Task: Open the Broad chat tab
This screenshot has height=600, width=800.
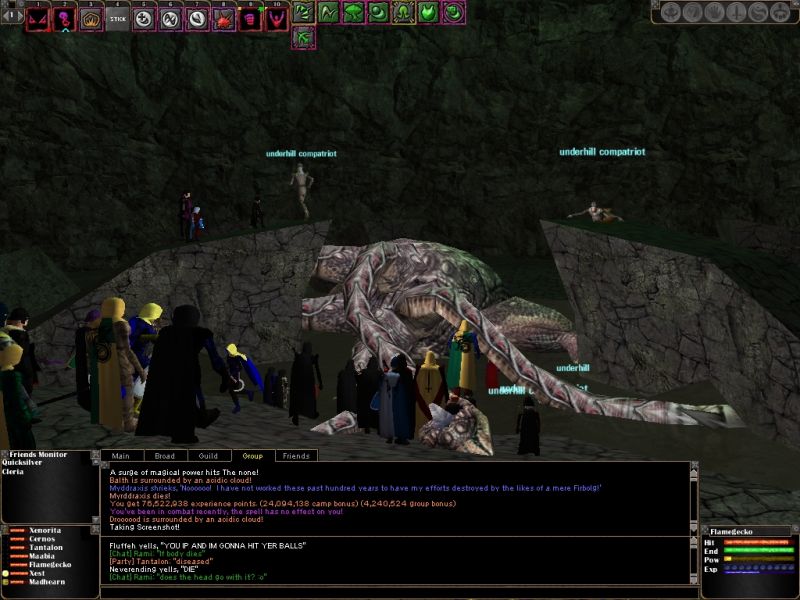Action: [x=165, y=455]
